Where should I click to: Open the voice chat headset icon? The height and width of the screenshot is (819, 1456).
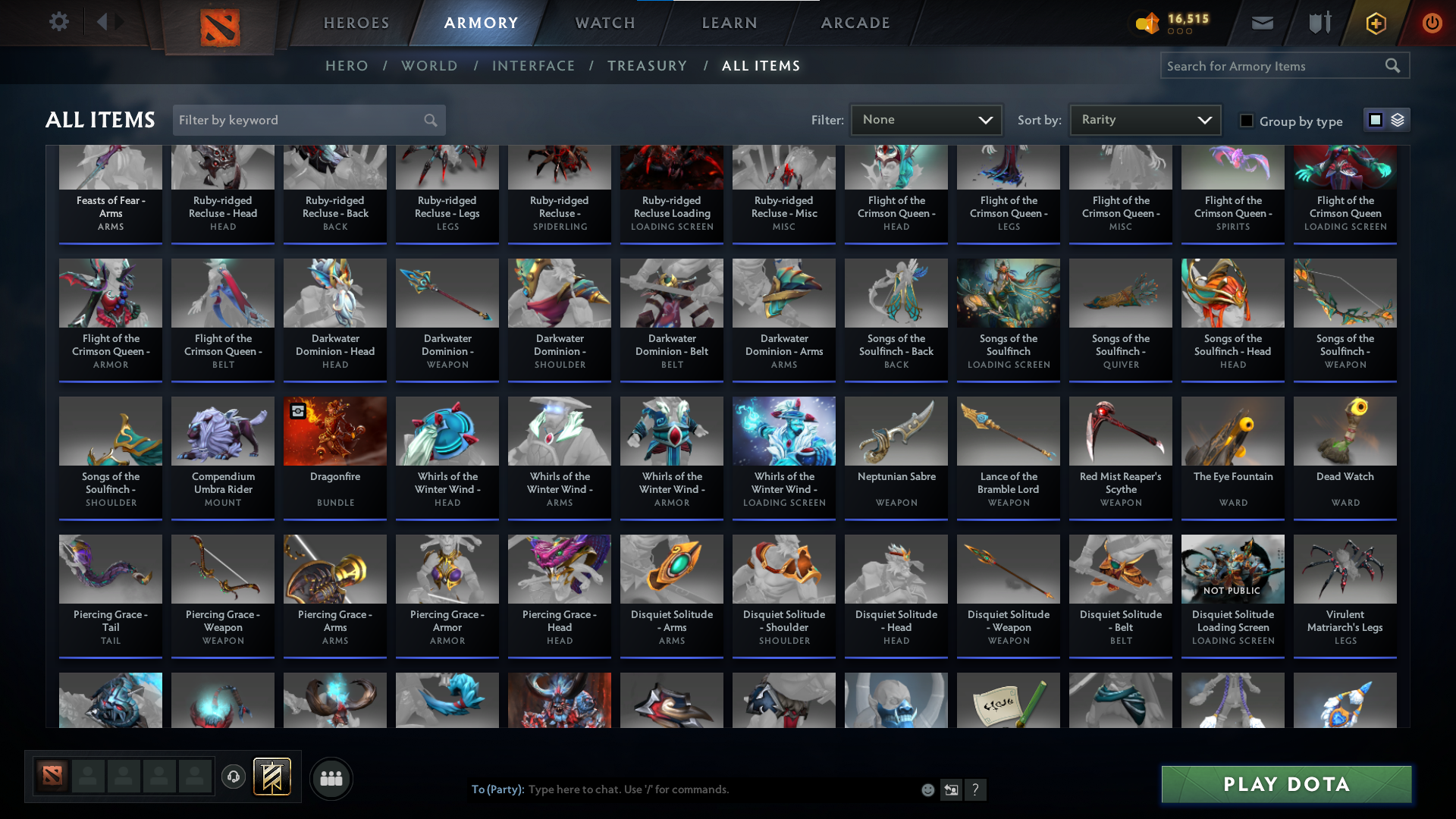click(233, 777)
